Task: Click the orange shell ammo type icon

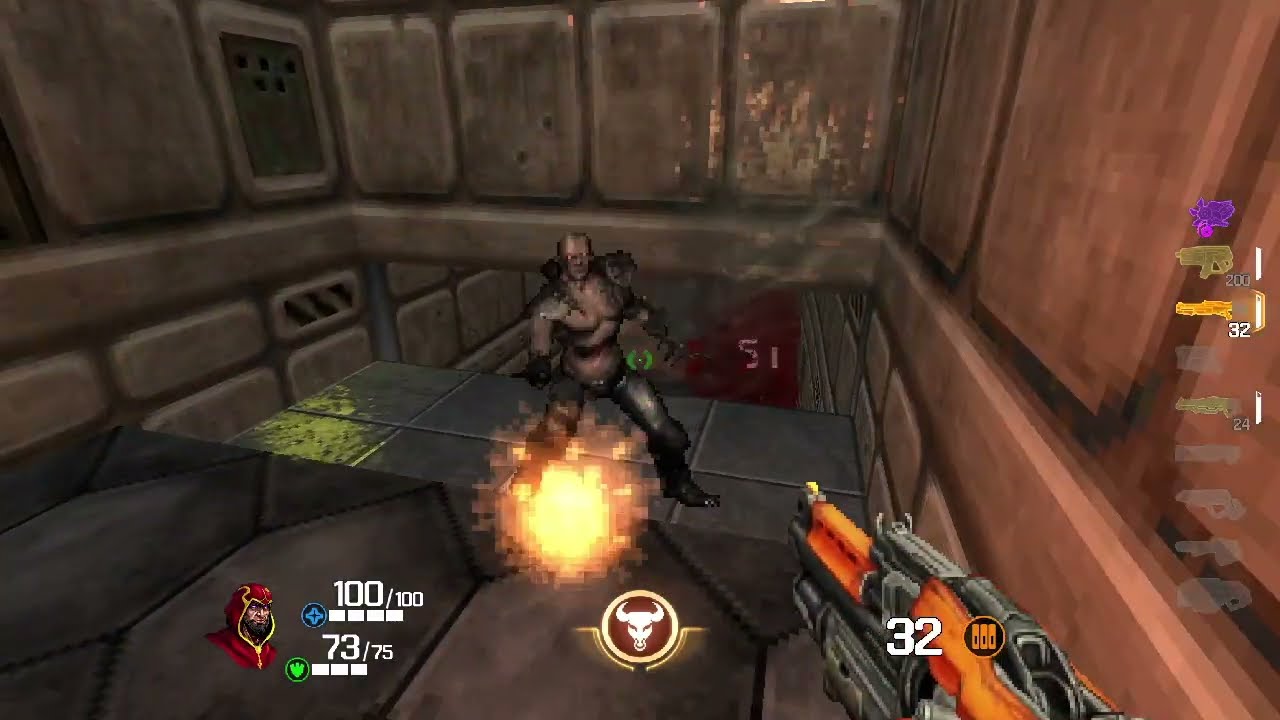Action: coord(983,637)
